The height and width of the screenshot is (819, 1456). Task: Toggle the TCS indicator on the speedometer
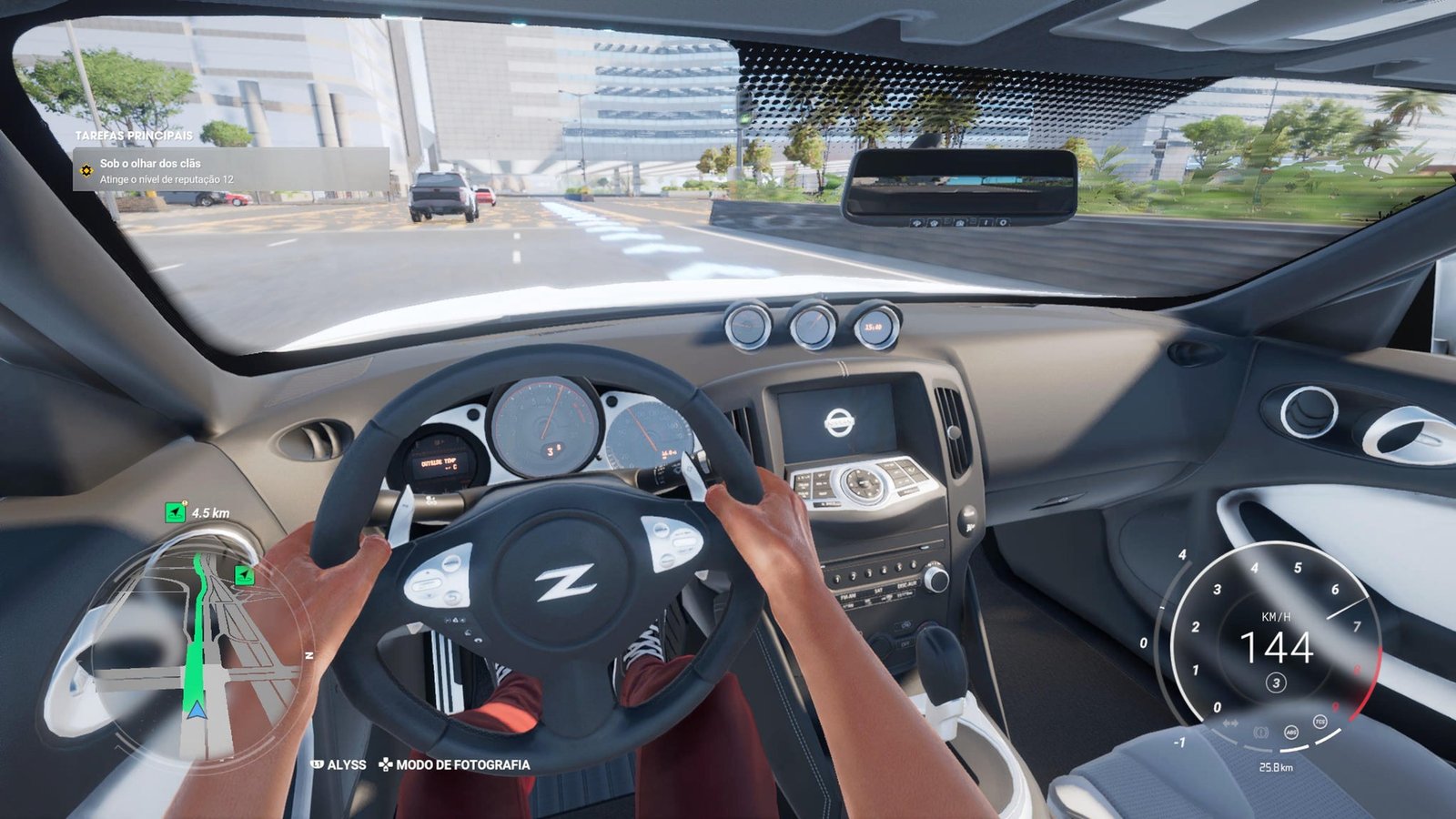coord(1319,722)
